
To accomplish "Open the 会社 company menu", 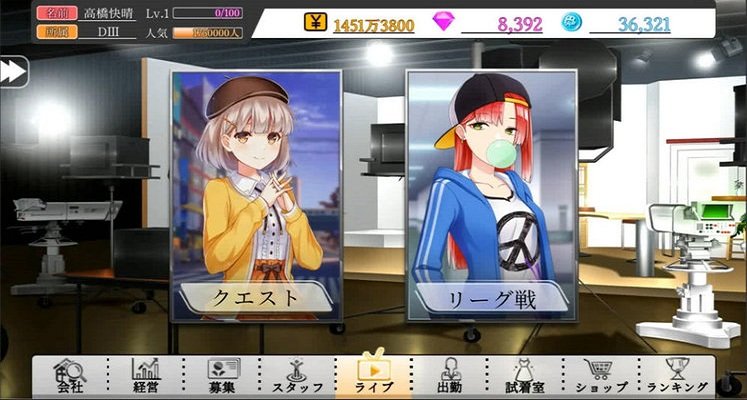I will (x=70, y=376).
